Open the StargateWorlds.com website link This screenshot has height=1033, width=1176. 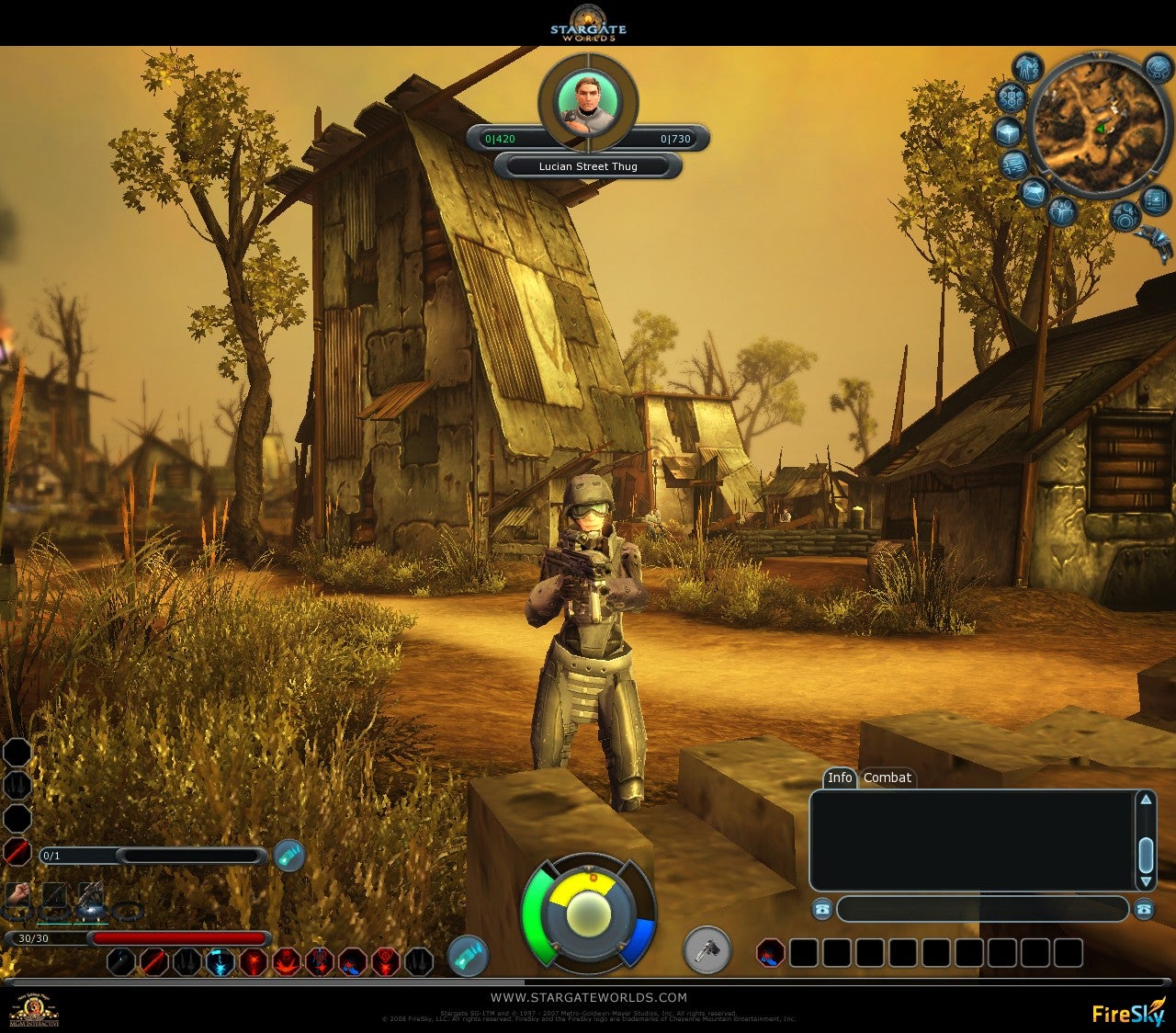pyautogui.click(x=588, y=997)
